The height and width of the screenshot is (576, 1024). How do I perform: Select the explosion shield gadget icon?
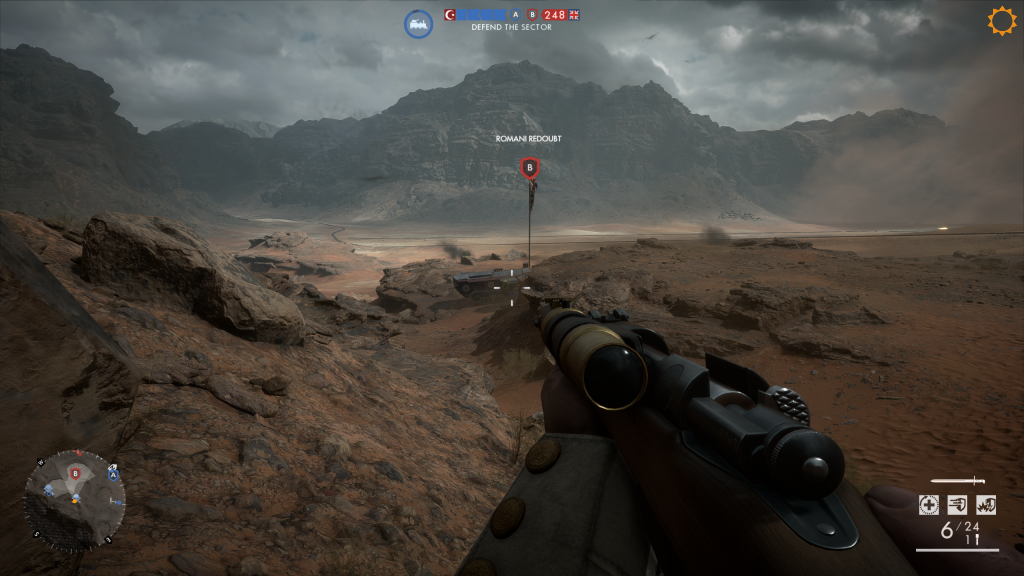pyautogui.click(x=986, y=505)
